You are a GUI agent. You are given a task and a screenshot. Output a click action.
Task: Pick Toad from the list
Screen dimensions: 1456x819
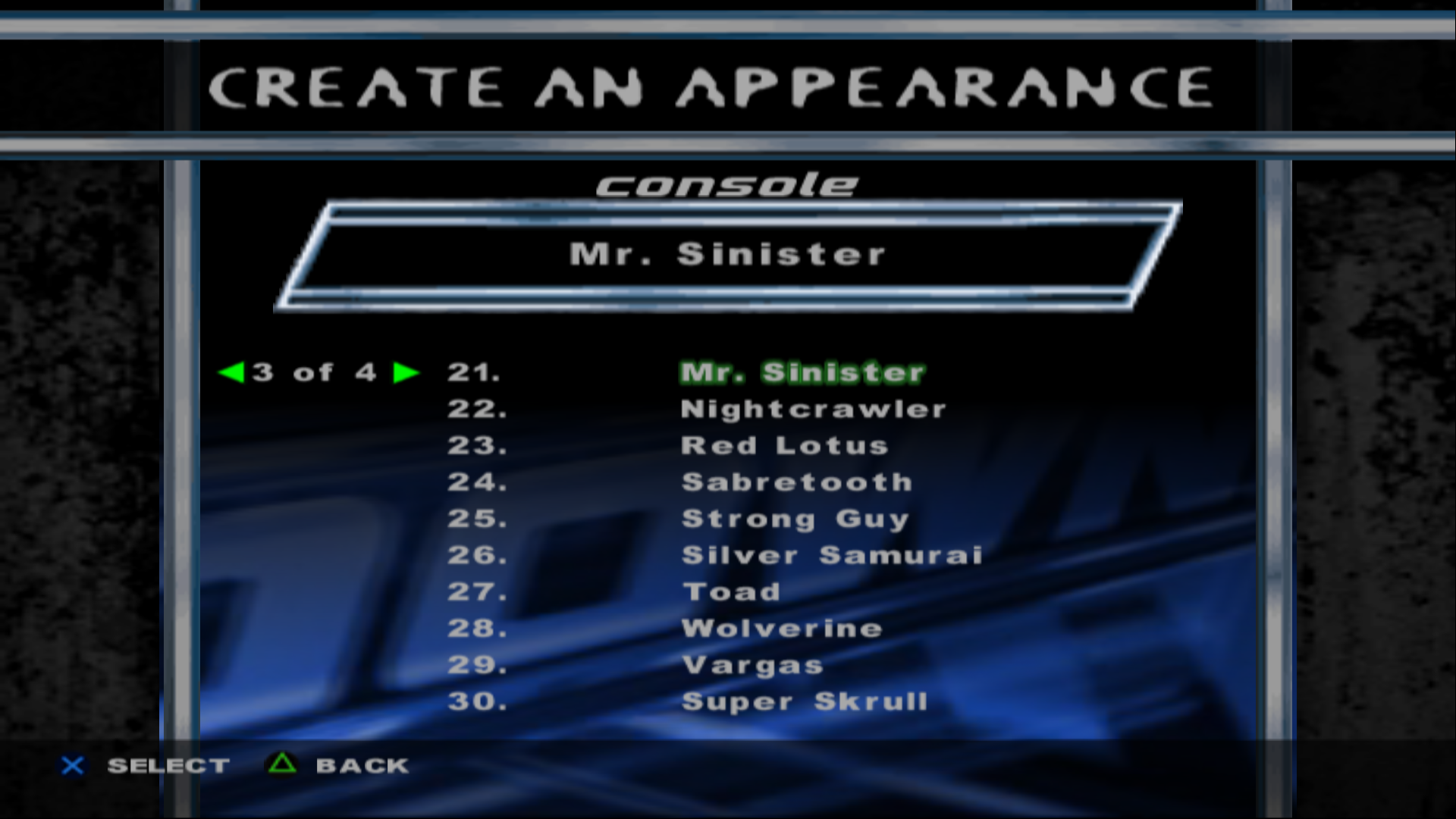(x=731, y=591)
